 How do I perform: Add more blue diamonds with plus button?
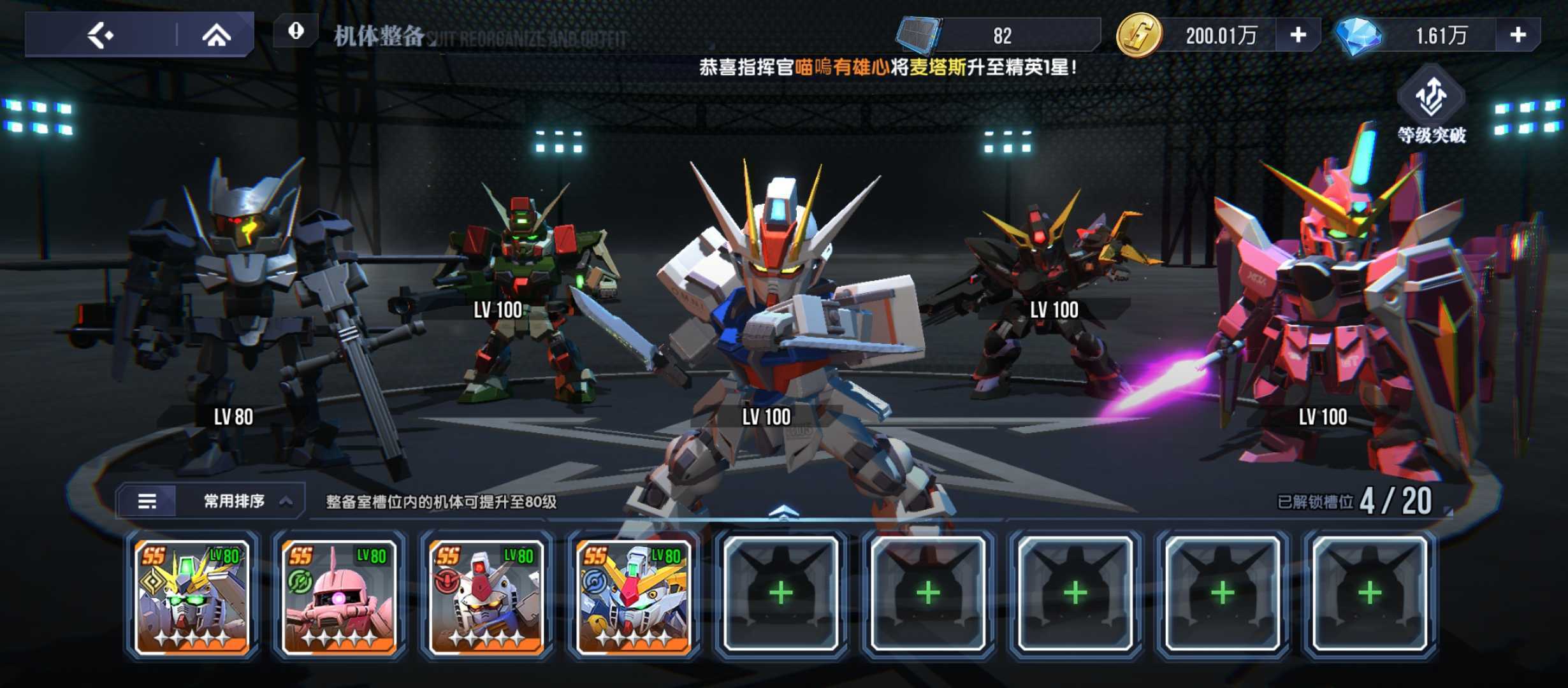pos(1518,35)
